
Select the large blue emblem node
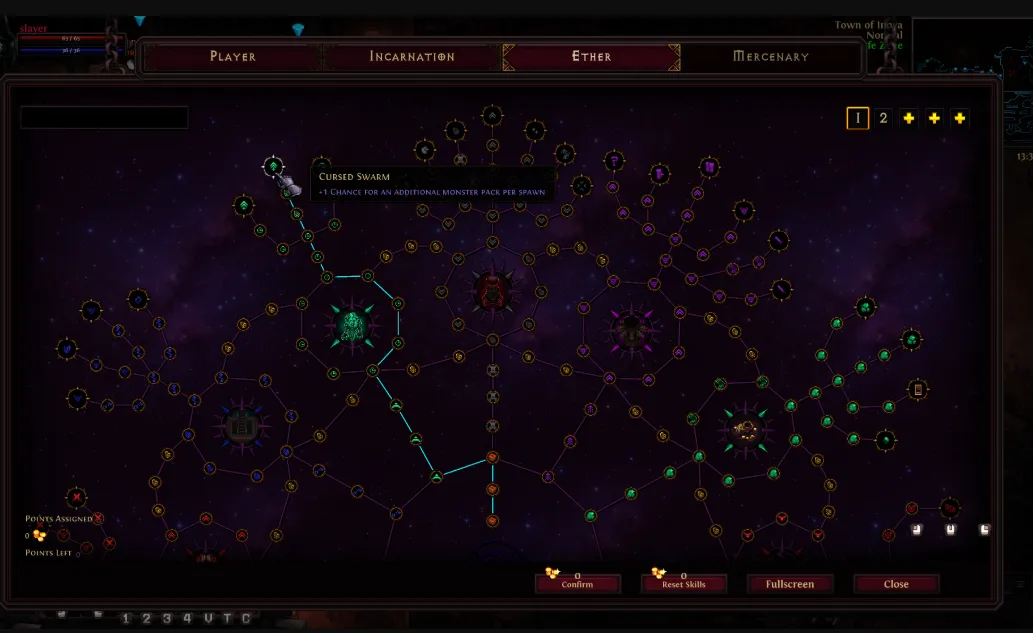238,427
